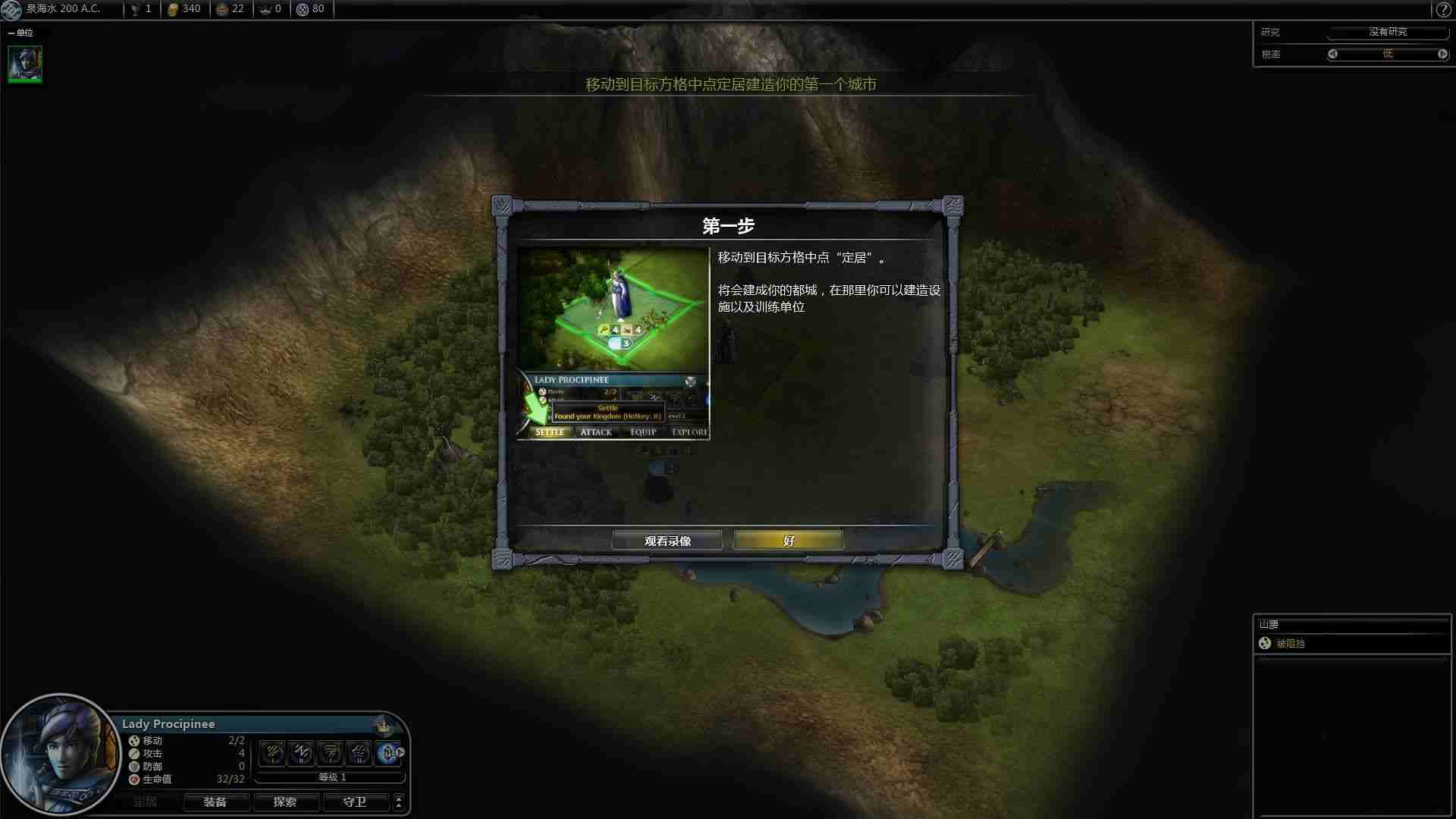Lower the tax rate with left arrow
The width and height of the screenshot is (1456, 819).
(1333, 54)
